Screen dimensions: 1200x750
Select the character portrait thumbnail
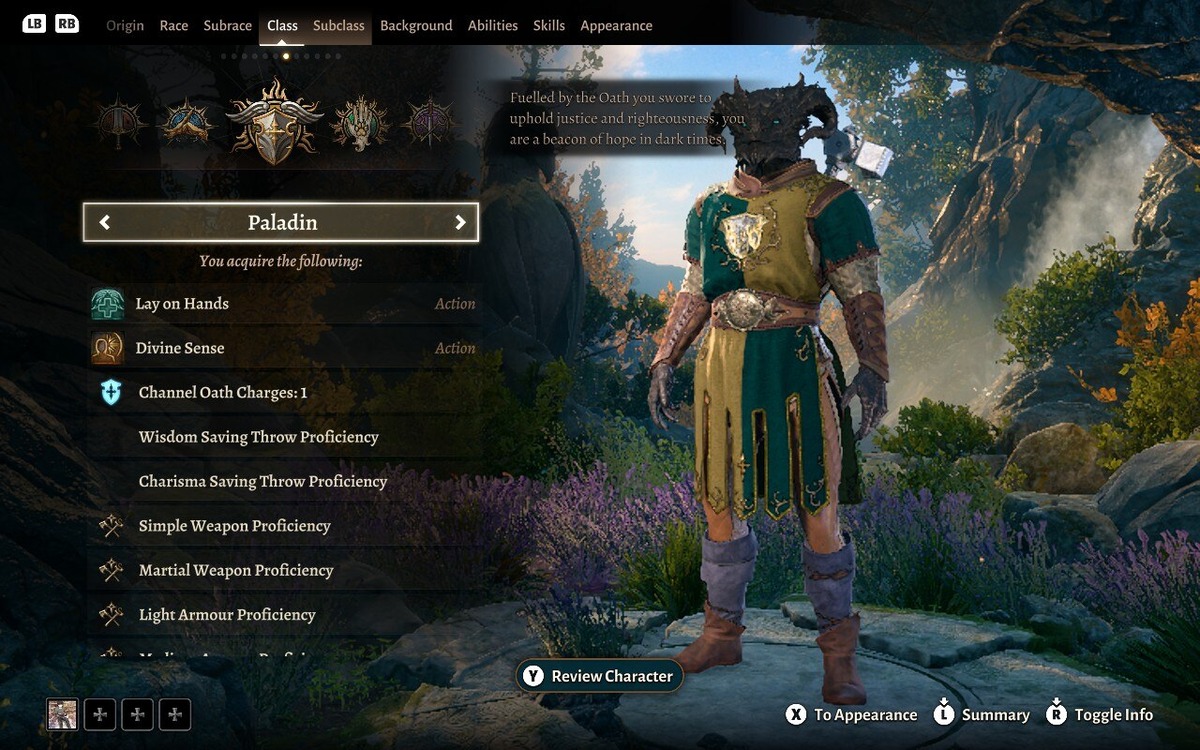click(62, 714)
